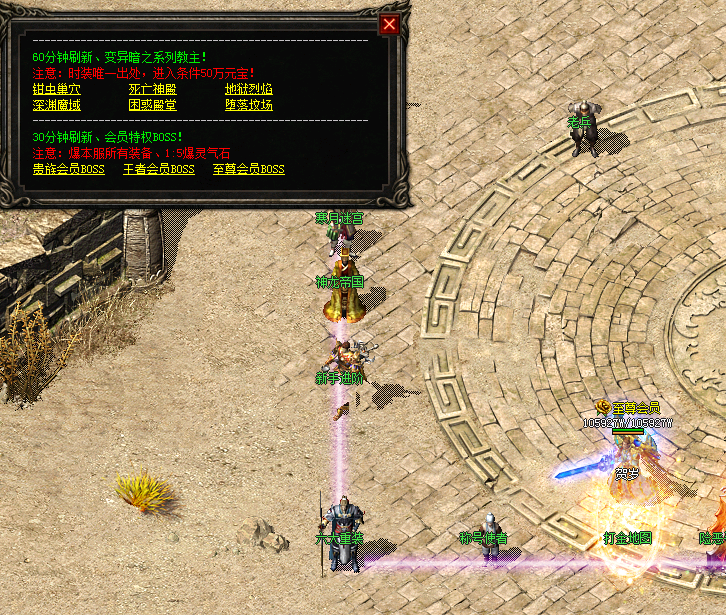Choose the 钳虫巢穴 map link

tap(56, 89)
